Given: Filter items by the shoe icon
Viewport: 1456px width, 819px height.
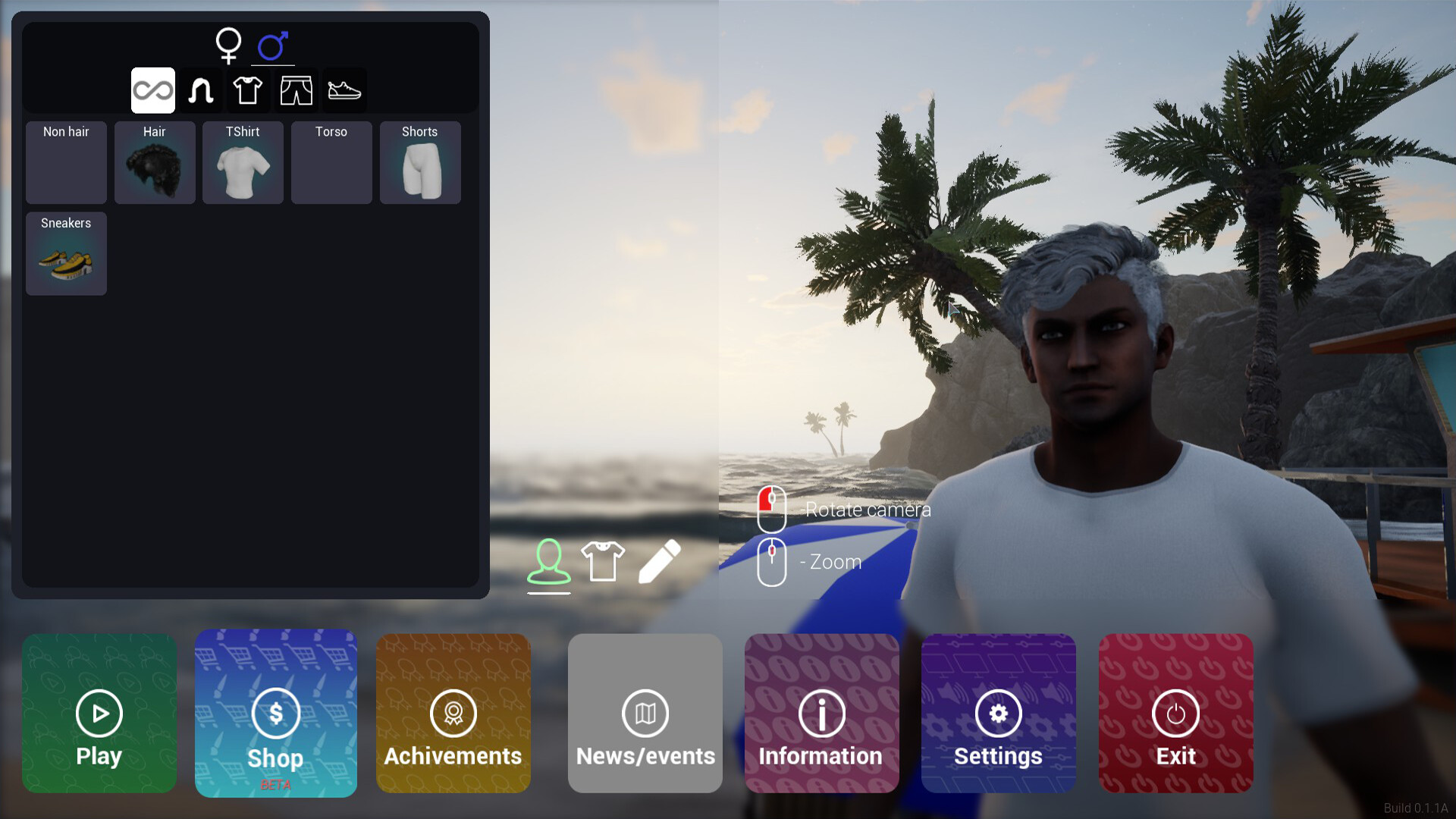Looking at the screenshot, I should 344,90.
